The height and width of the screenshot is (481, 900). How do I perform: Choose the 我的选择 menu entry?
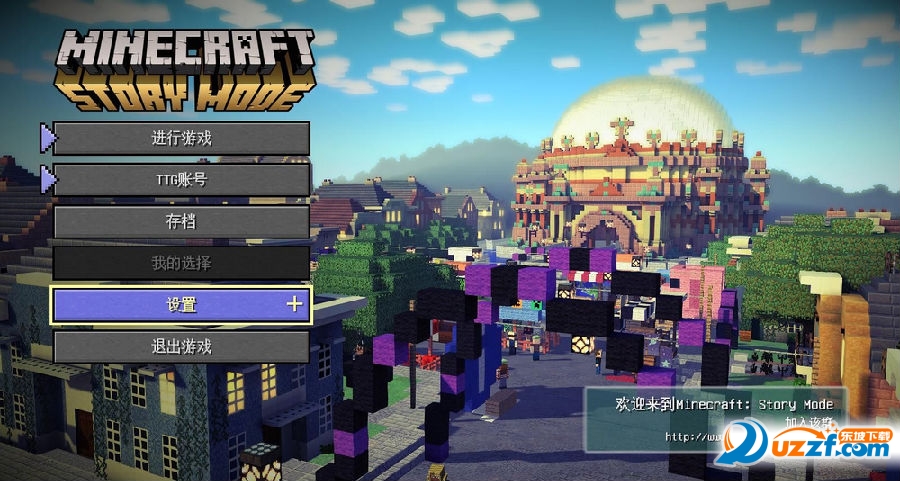pos(181,264)
